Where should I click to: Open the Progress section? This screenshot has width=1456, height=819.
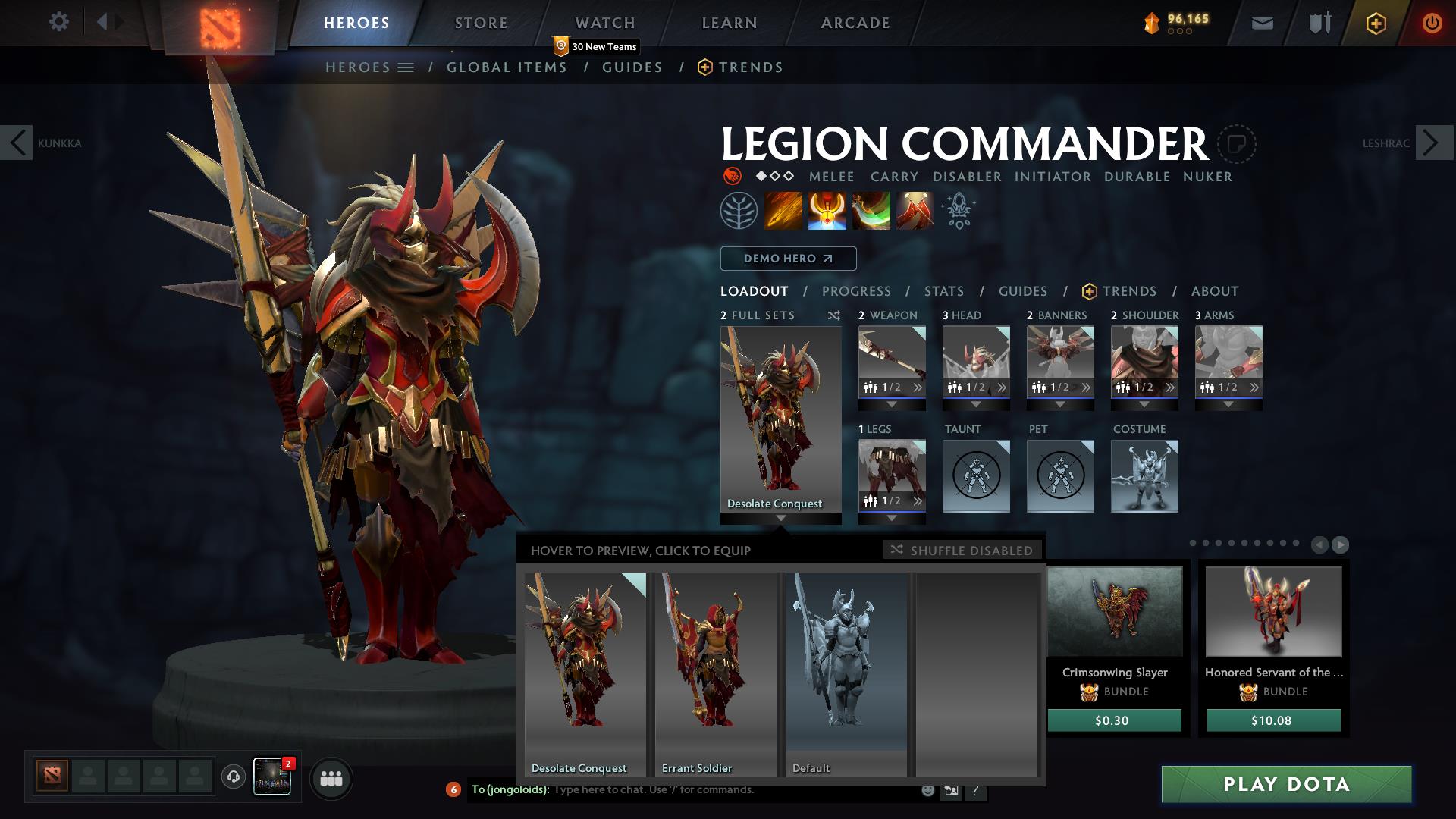(x=856, y=291)
